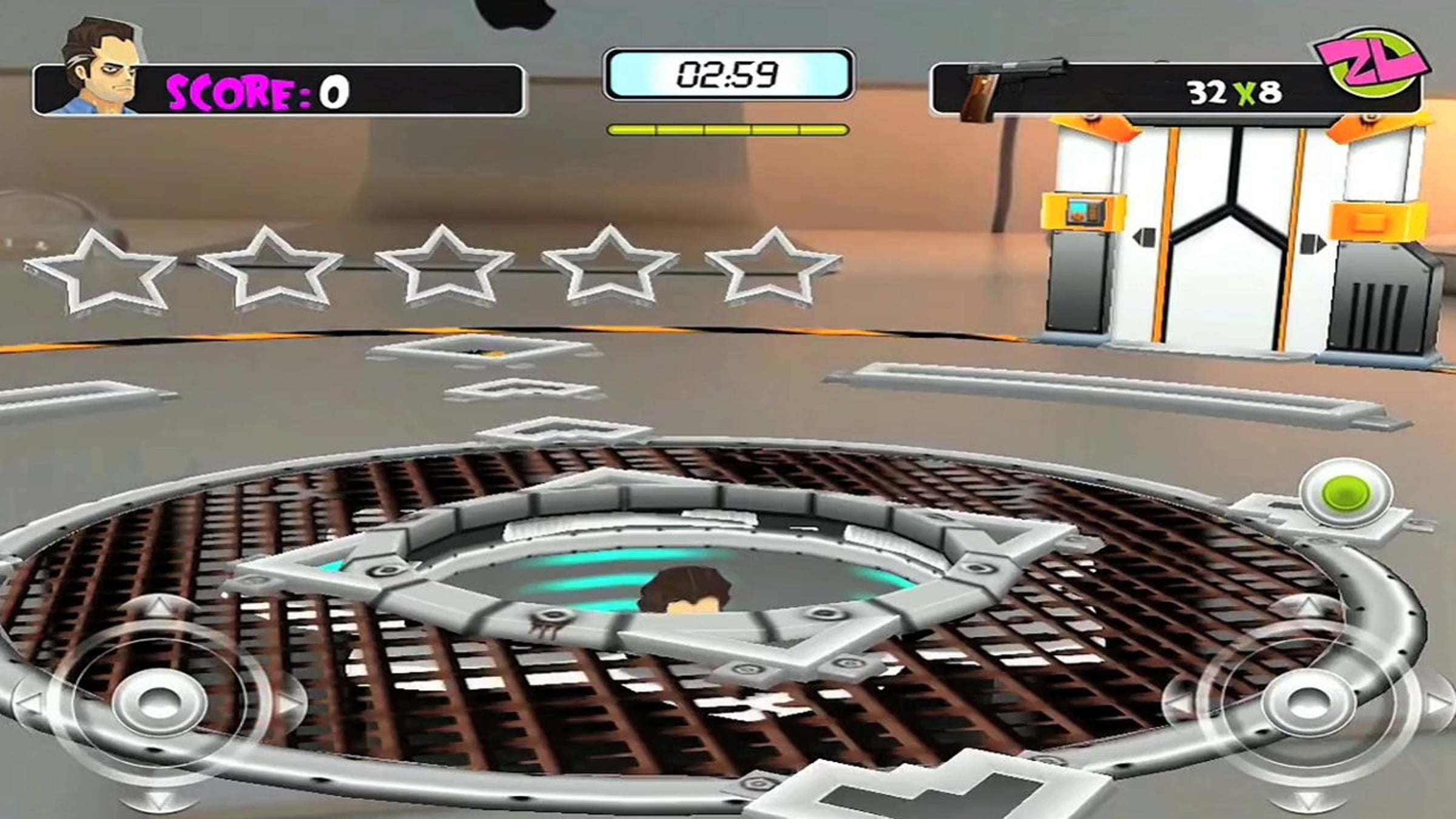
Task: Tap the green round action button
Action: click(x=1345, y=494)
